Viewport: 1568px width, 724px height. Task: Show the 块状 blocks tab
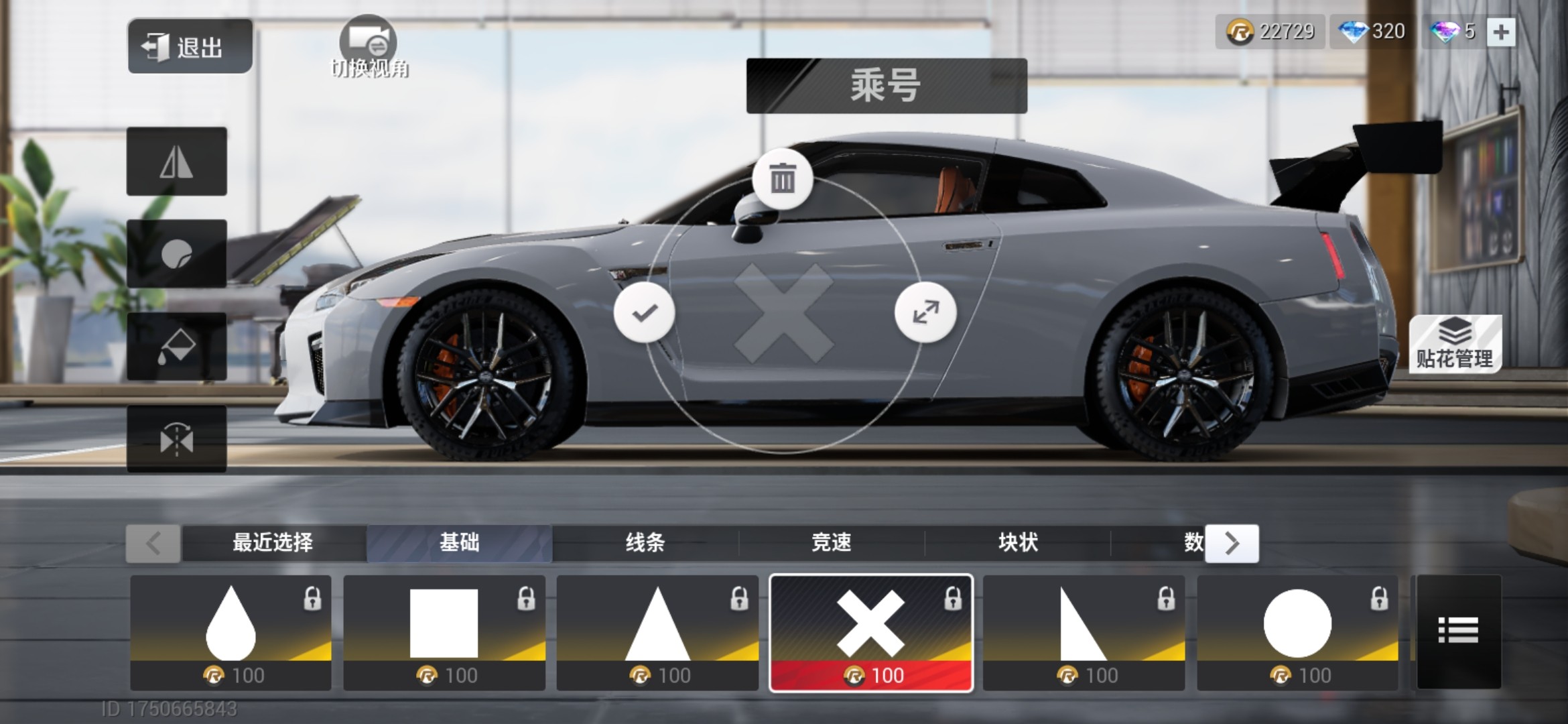[1018, 542]
